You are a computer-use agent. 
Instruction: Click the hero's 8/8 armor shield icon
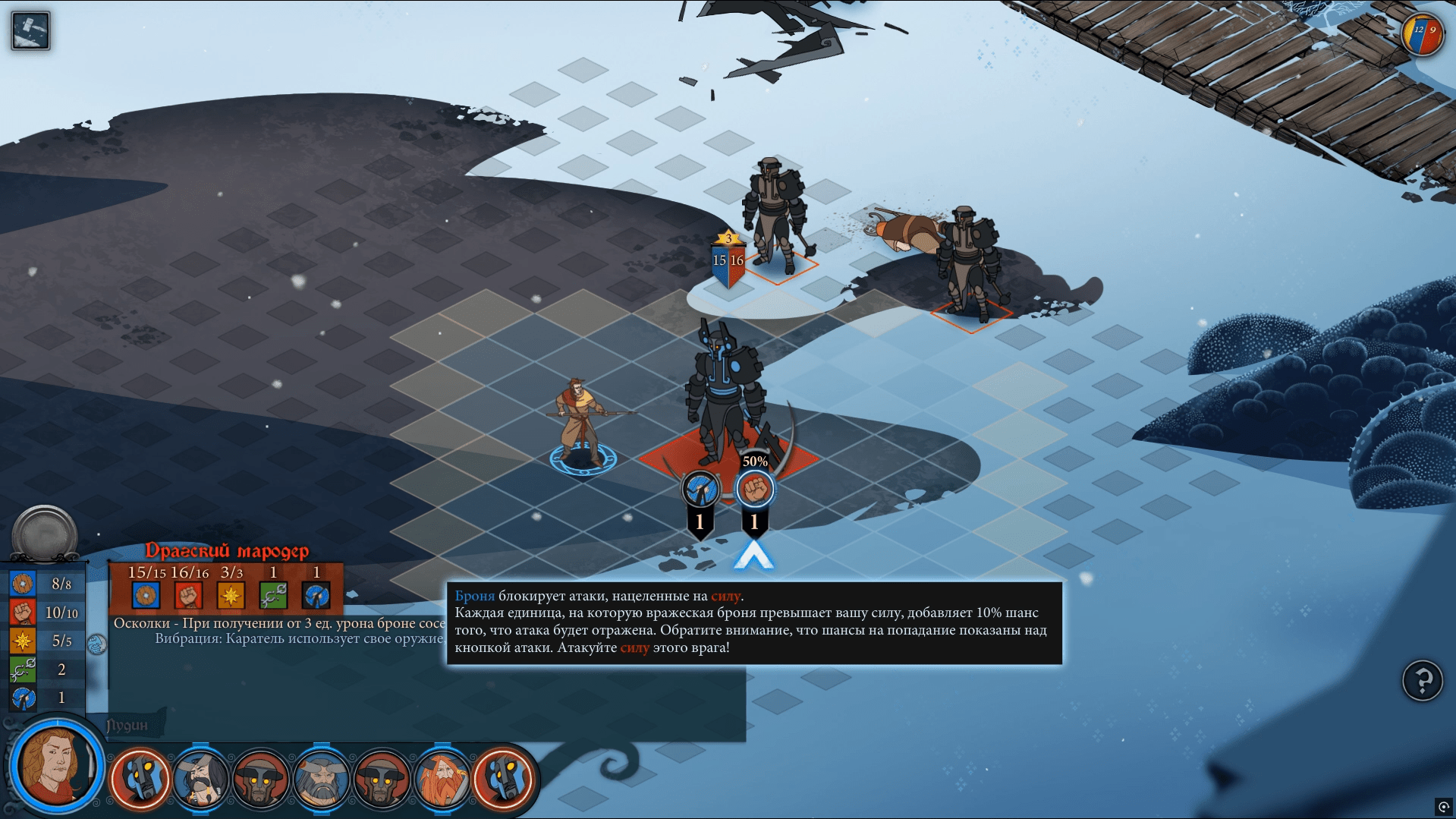(x=23, y=584)
